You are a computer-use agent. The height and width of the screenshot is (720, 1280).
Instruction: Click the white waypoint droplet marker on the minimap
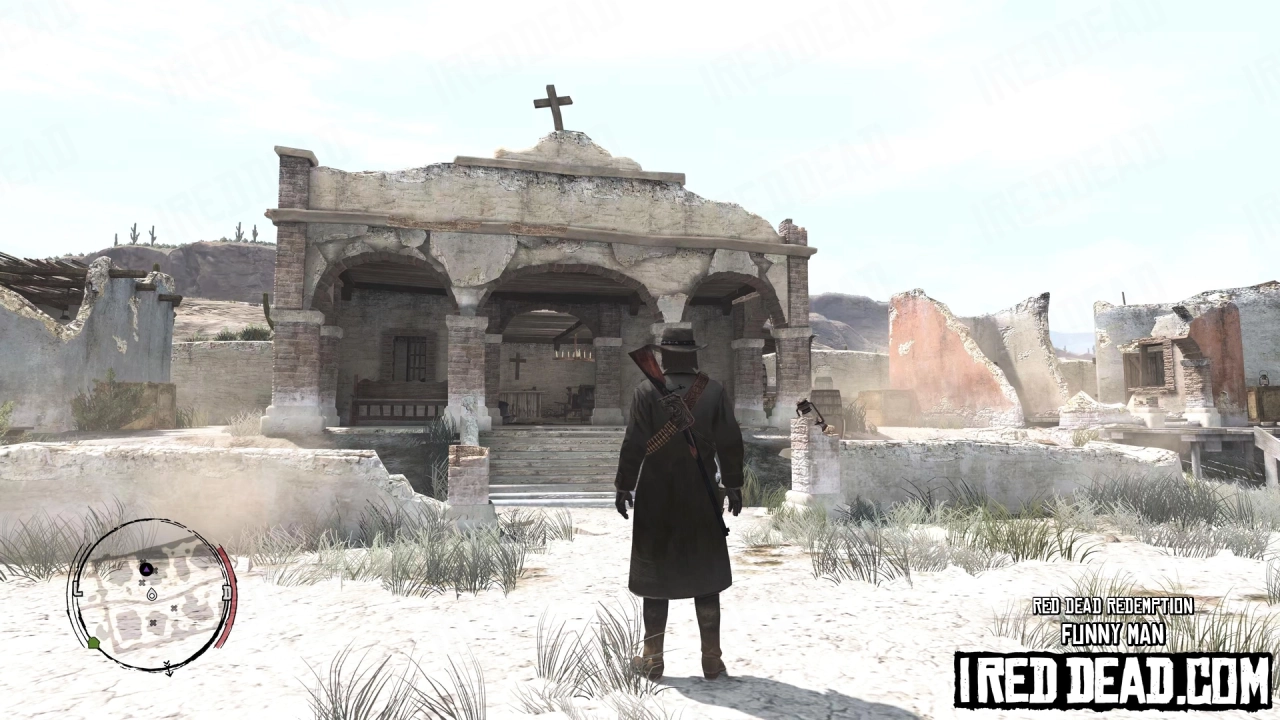point(151,594)
